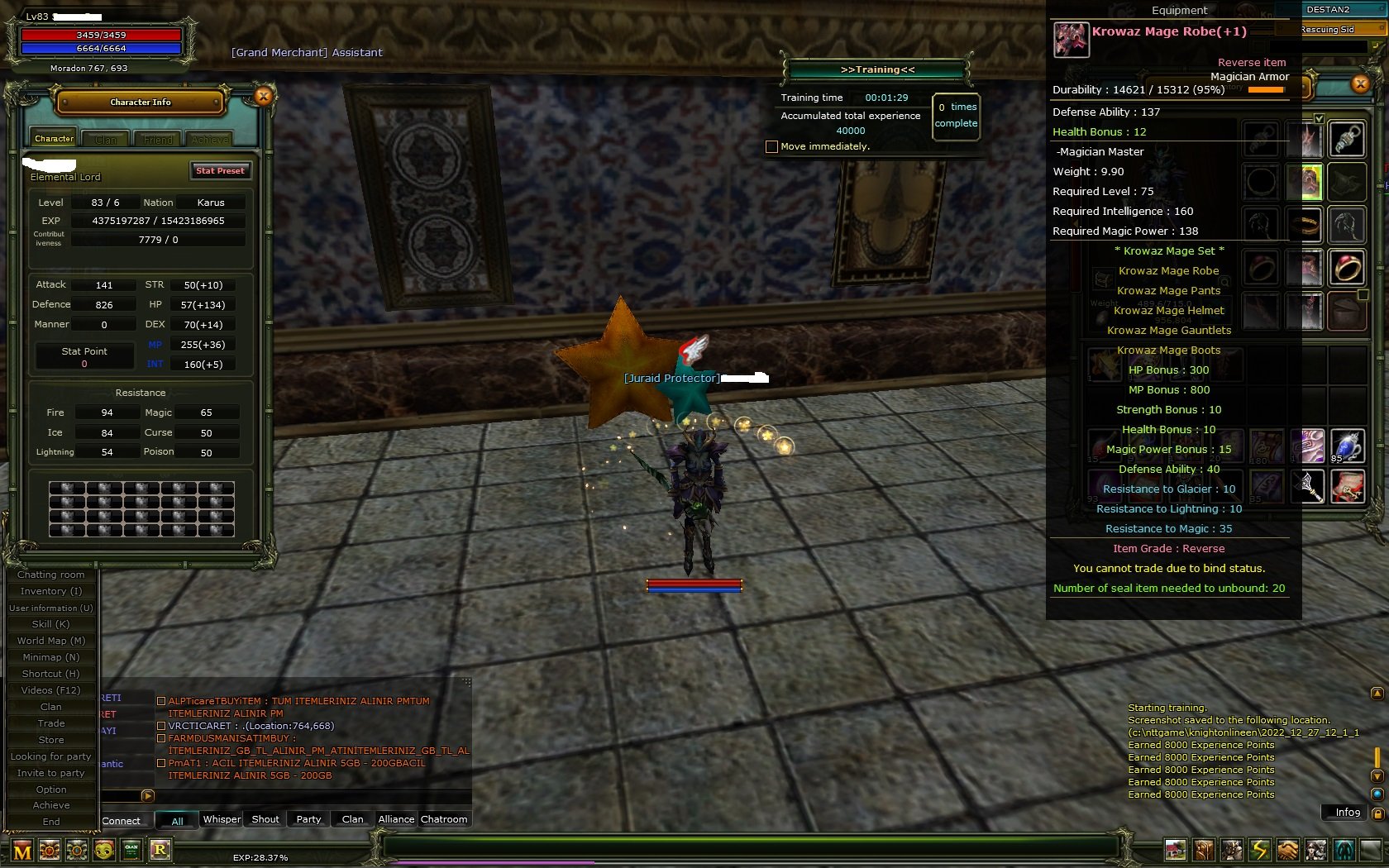This screenshot has height=868, width=1389.
Task: Switch chat to the Whisper tab
Action: 222,819
